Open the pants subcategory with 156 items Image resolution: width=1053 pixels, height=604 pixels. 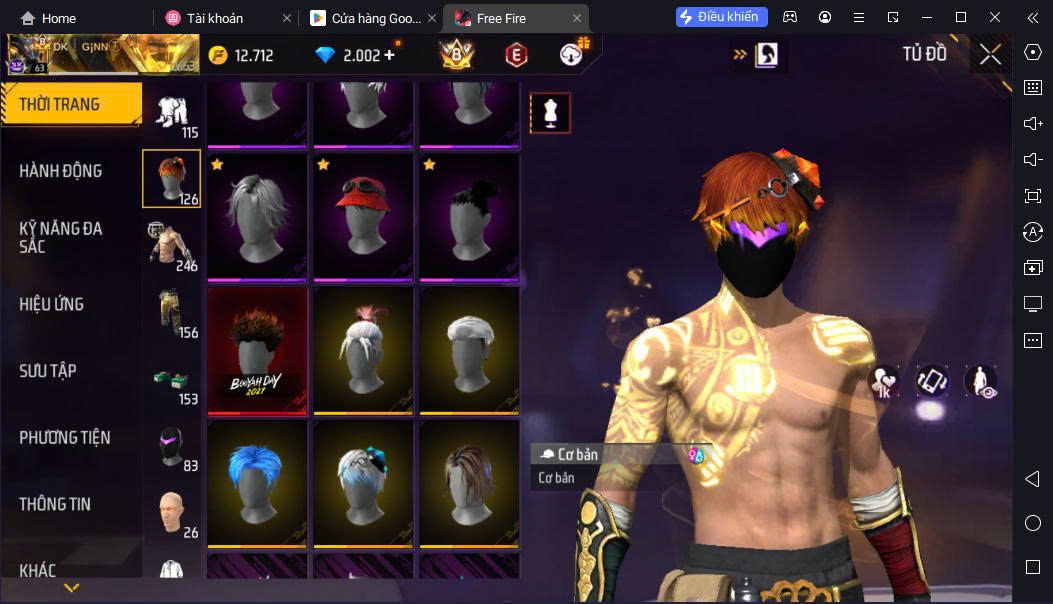click(171, 312)
